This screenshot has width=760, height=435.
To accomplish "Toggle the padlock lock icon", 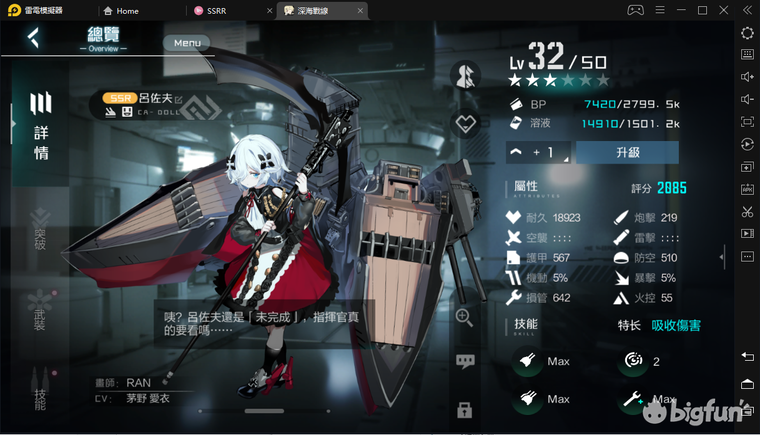I will [464, 409].
